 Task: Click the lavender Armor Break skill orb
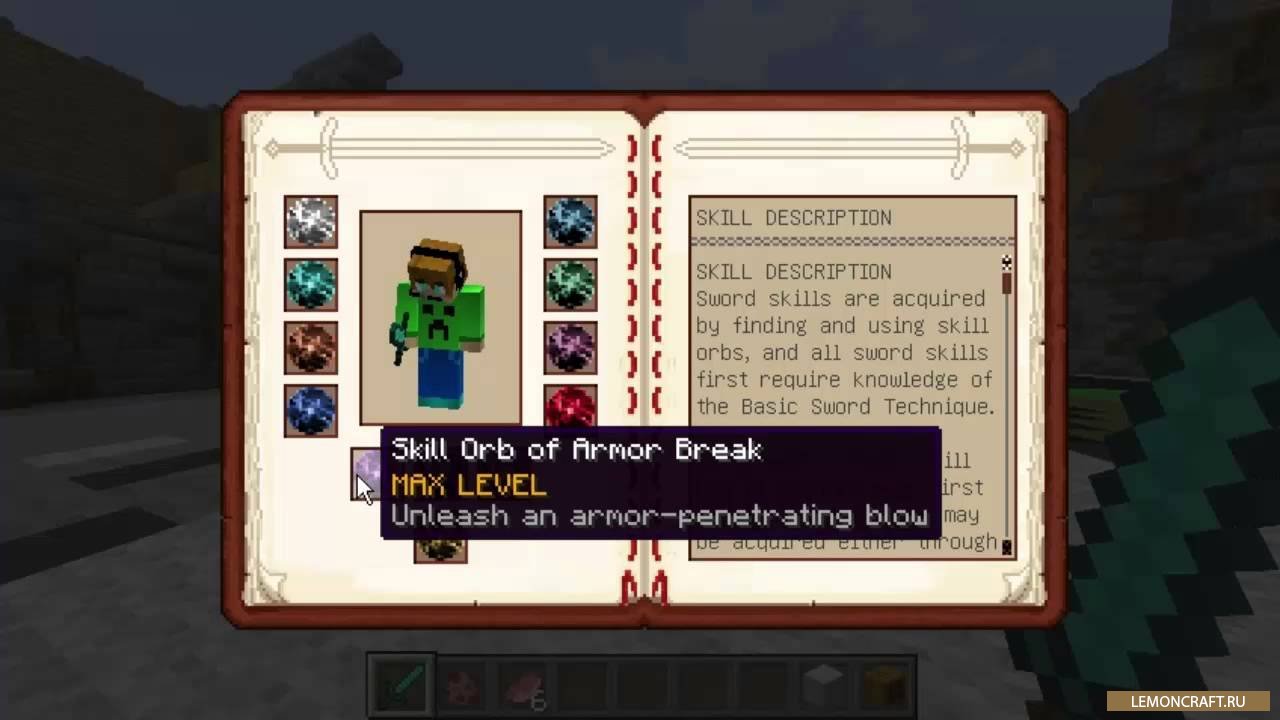pyautogui.click(x=368, y=464)
